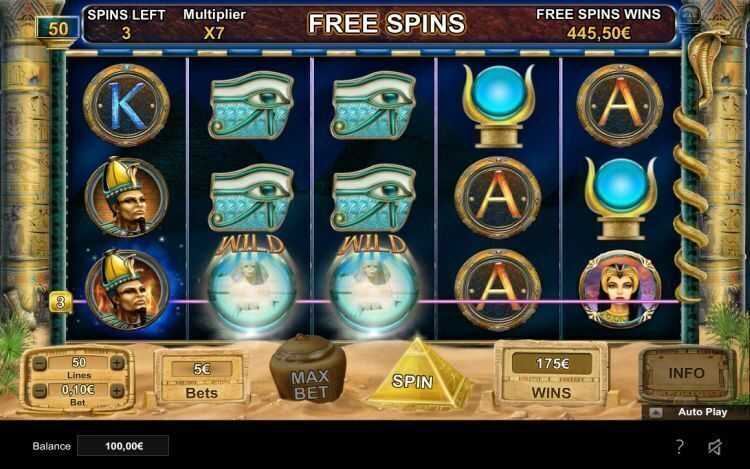Toggle the sound speaker icon

tap(715, 446)
